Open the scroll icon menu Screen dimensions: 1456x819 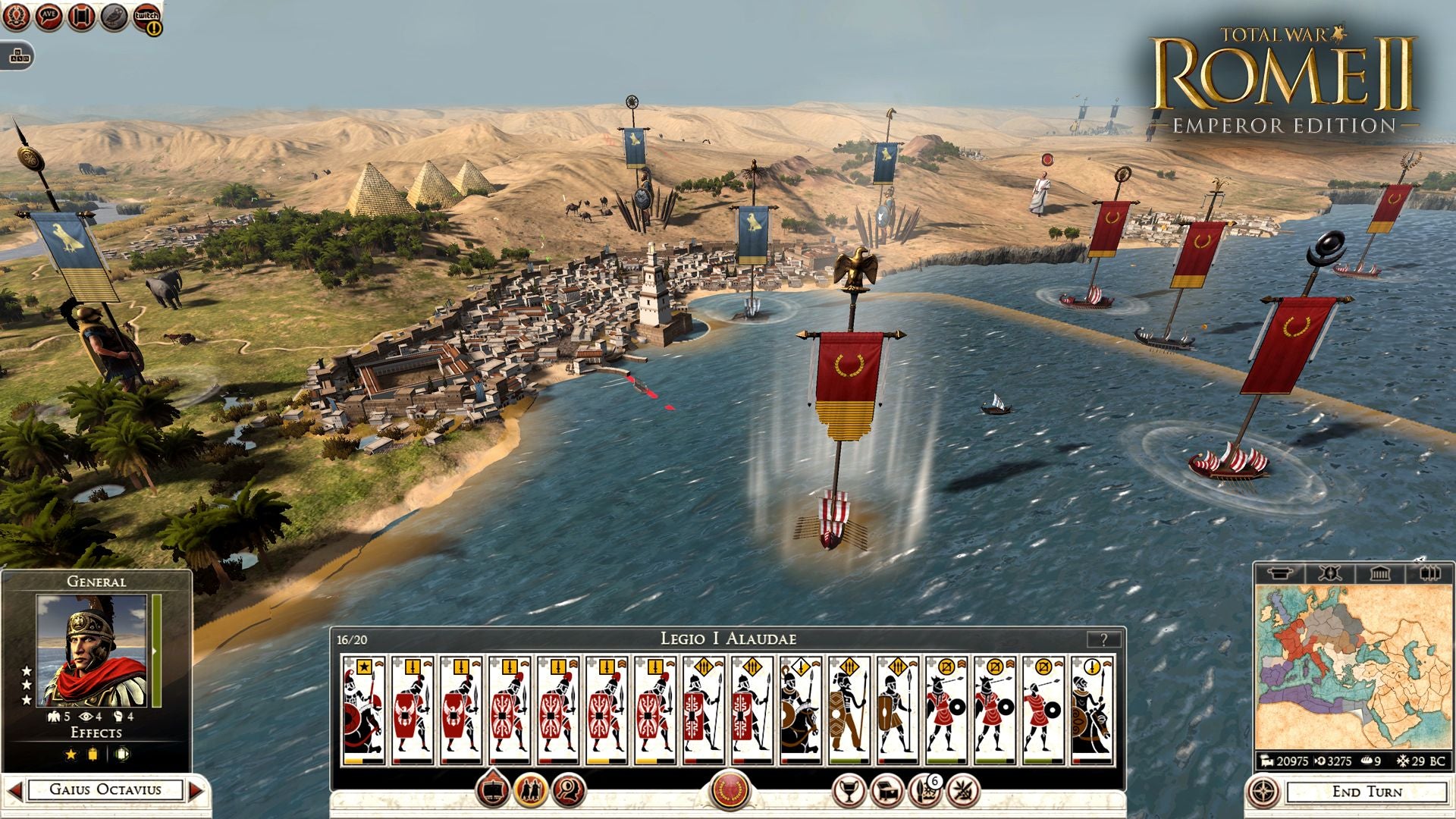pos(81,17)
